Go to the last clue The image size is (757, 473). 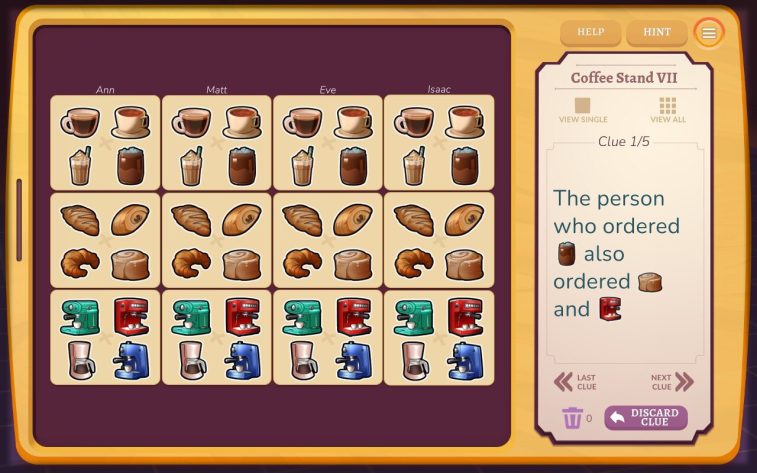click(x=576, y=382)
